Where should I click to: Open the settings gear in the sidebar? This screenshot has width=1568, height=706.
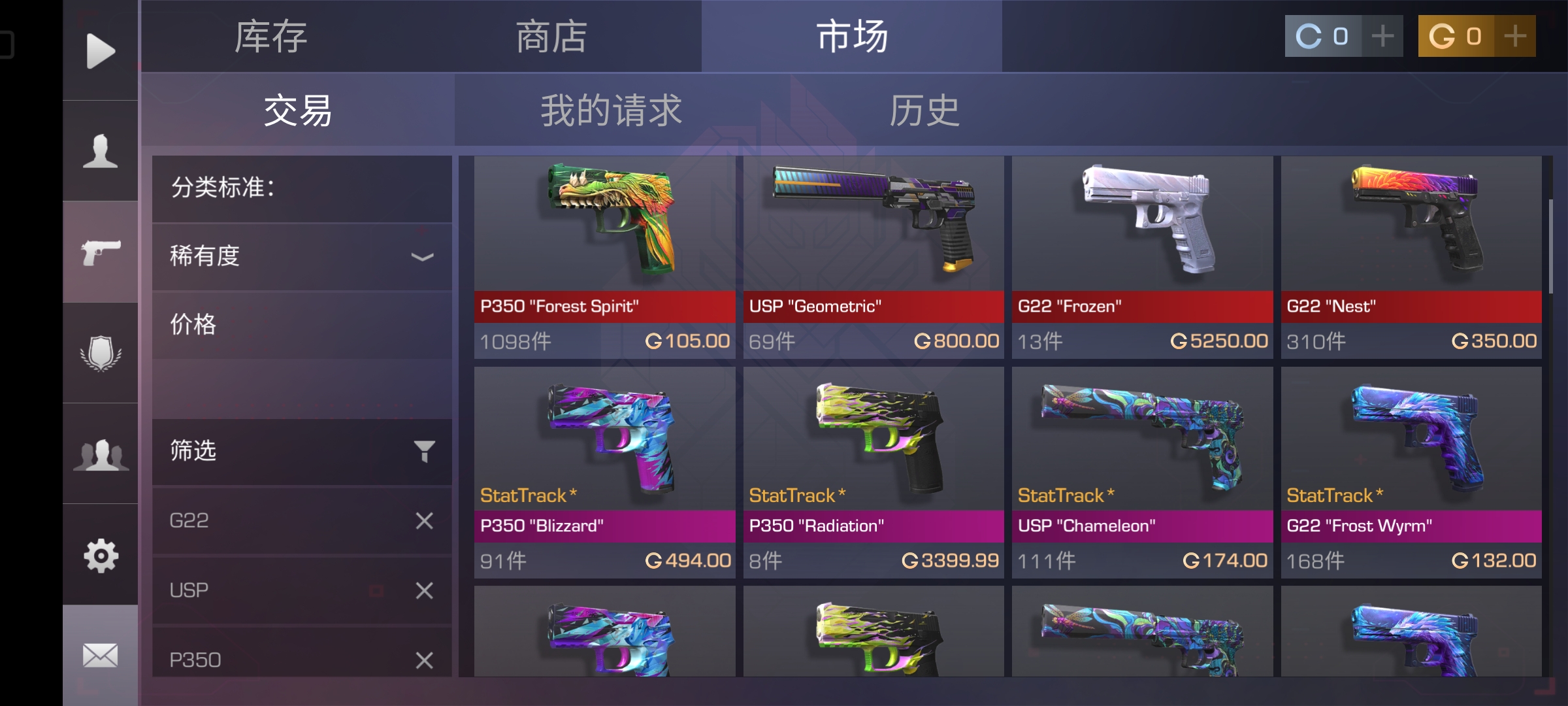[x=99, y=556]
